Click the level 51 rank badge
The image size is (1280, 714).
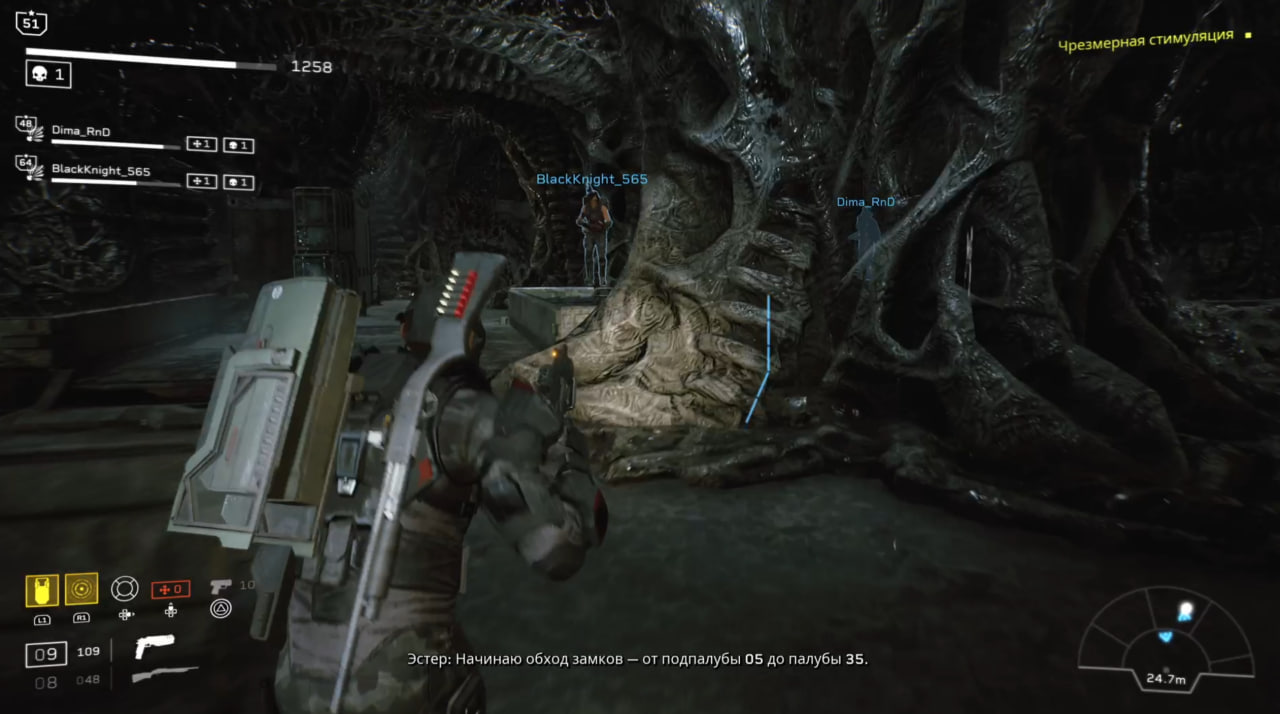click(31, 22)
